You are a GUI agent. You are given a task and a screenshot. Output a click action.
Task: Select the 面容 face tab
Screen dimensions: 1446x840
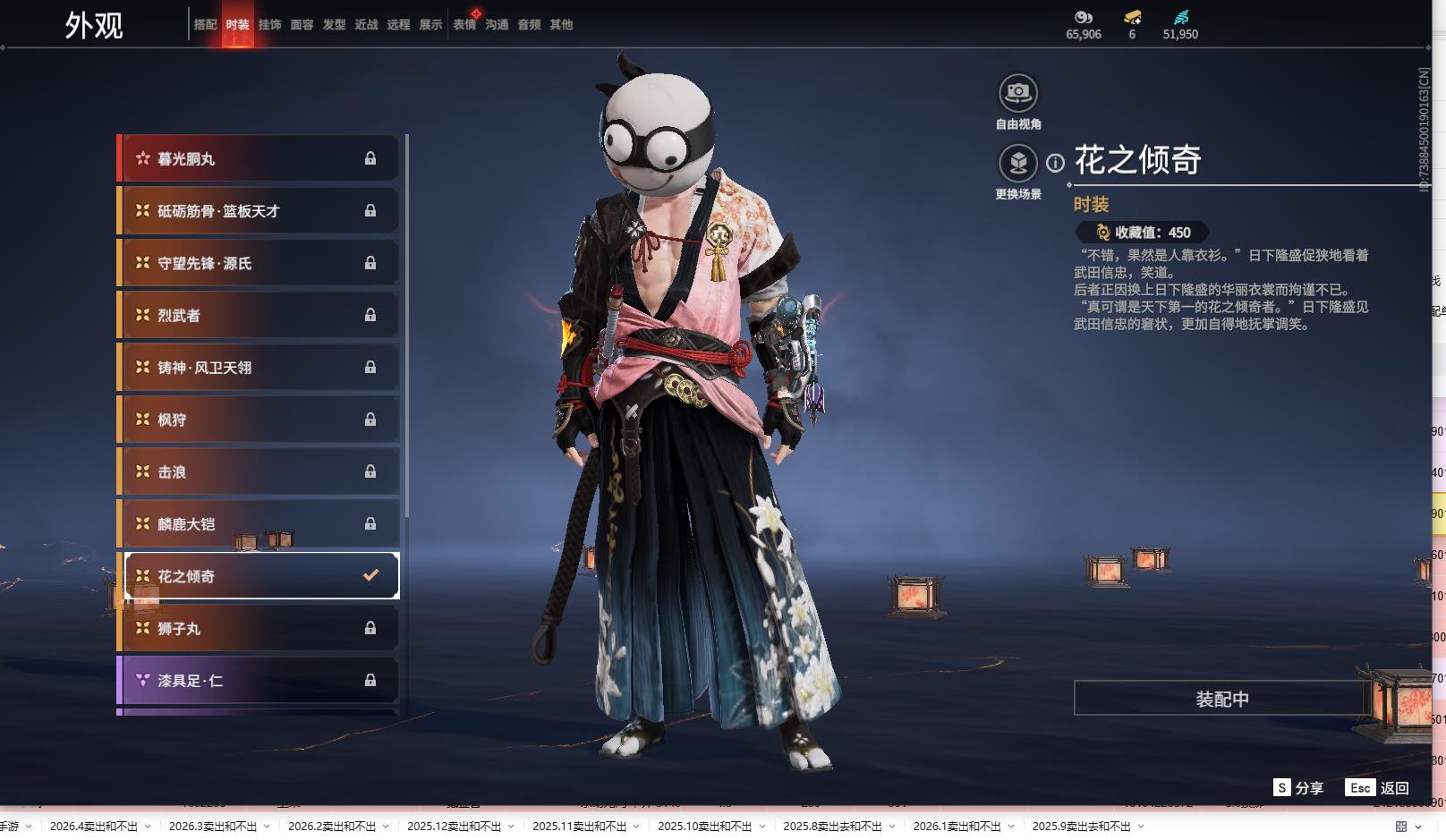[x=302, y=25]
